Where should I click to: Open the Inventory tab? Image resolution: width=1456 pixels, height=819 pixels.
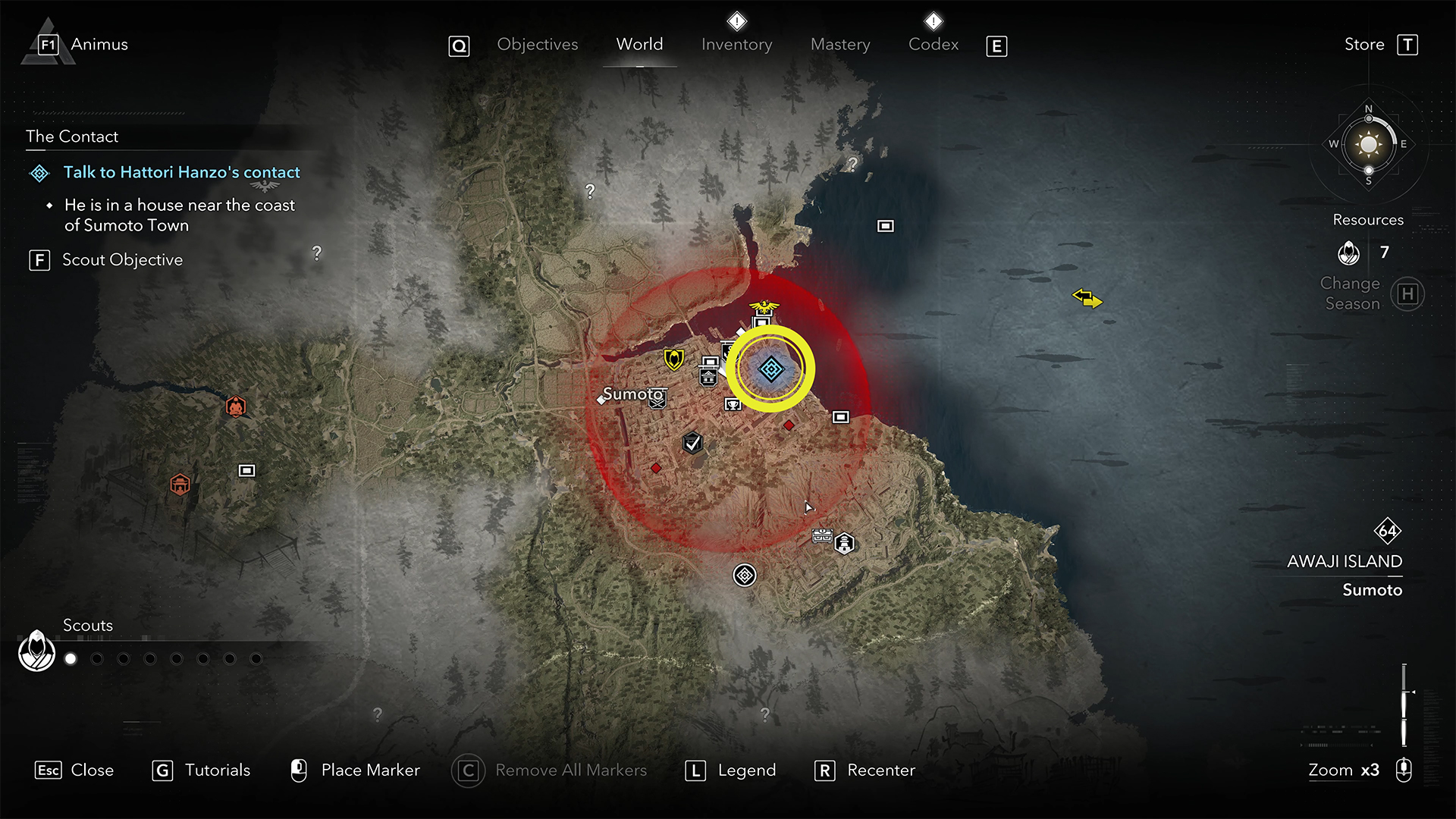coord(736,45)
